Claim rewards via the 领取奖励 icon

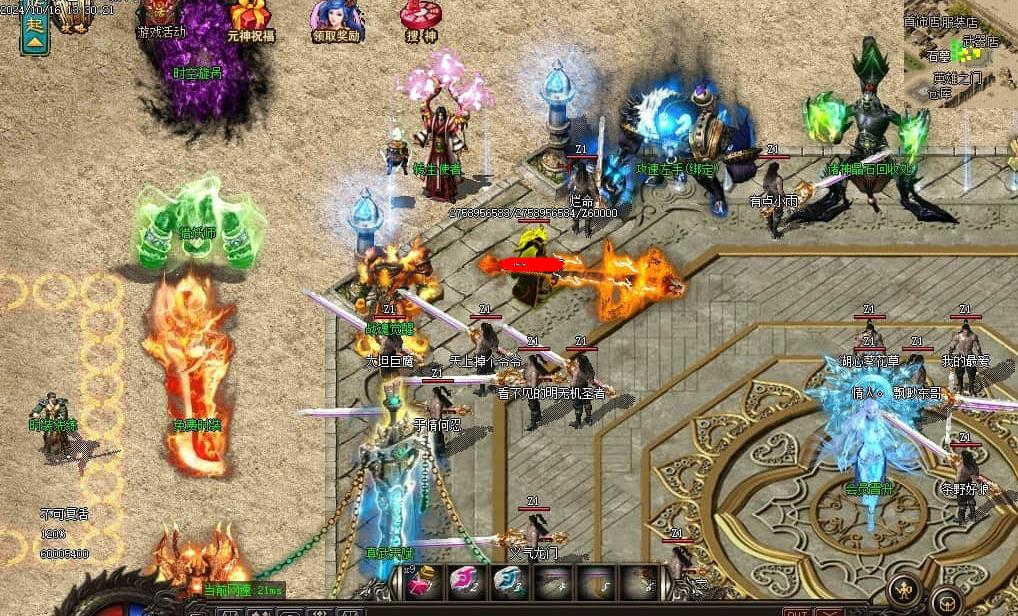click(334, 18)
